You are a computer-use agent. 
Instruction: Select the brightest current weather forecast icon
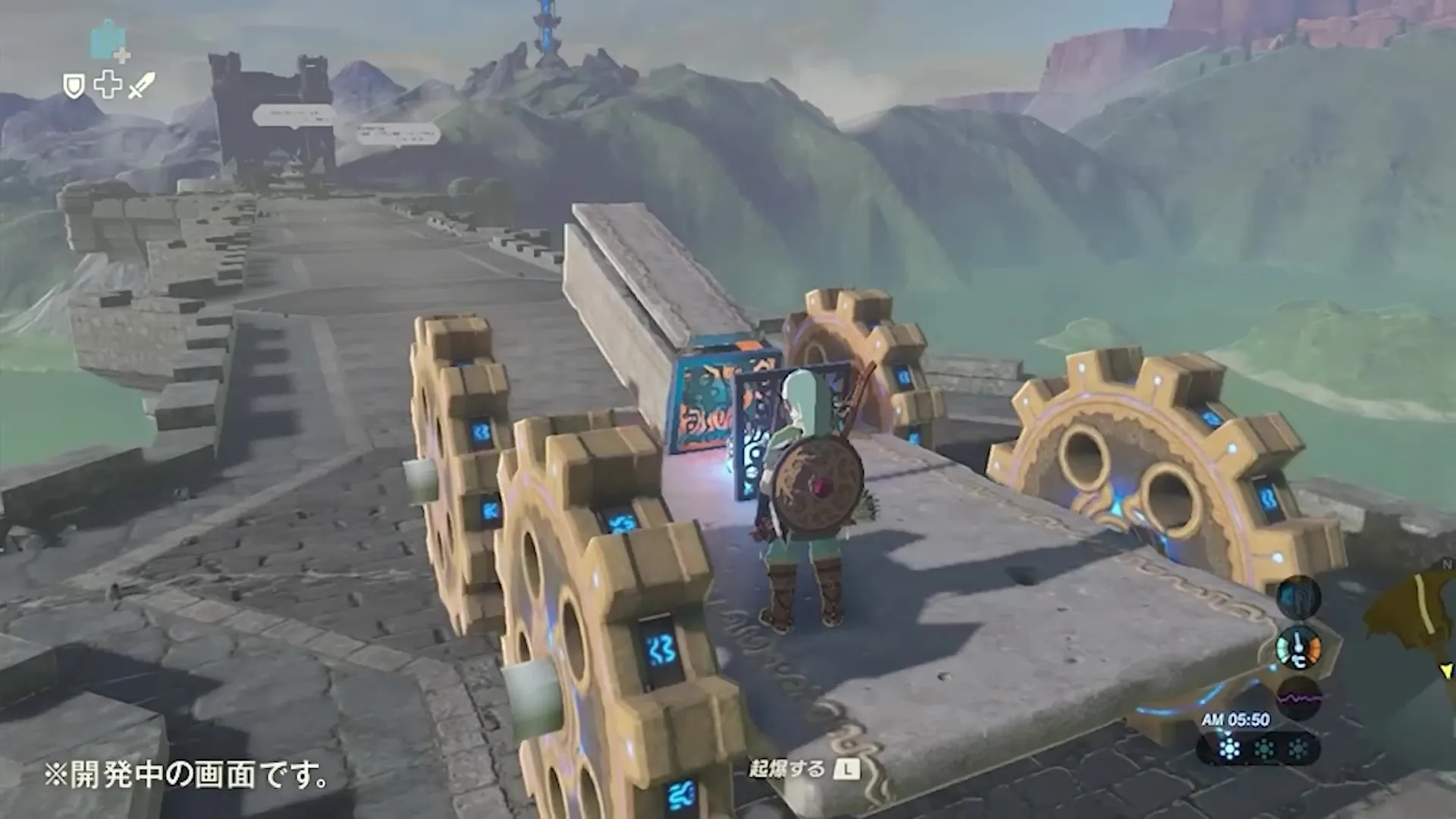[1229, 749]
